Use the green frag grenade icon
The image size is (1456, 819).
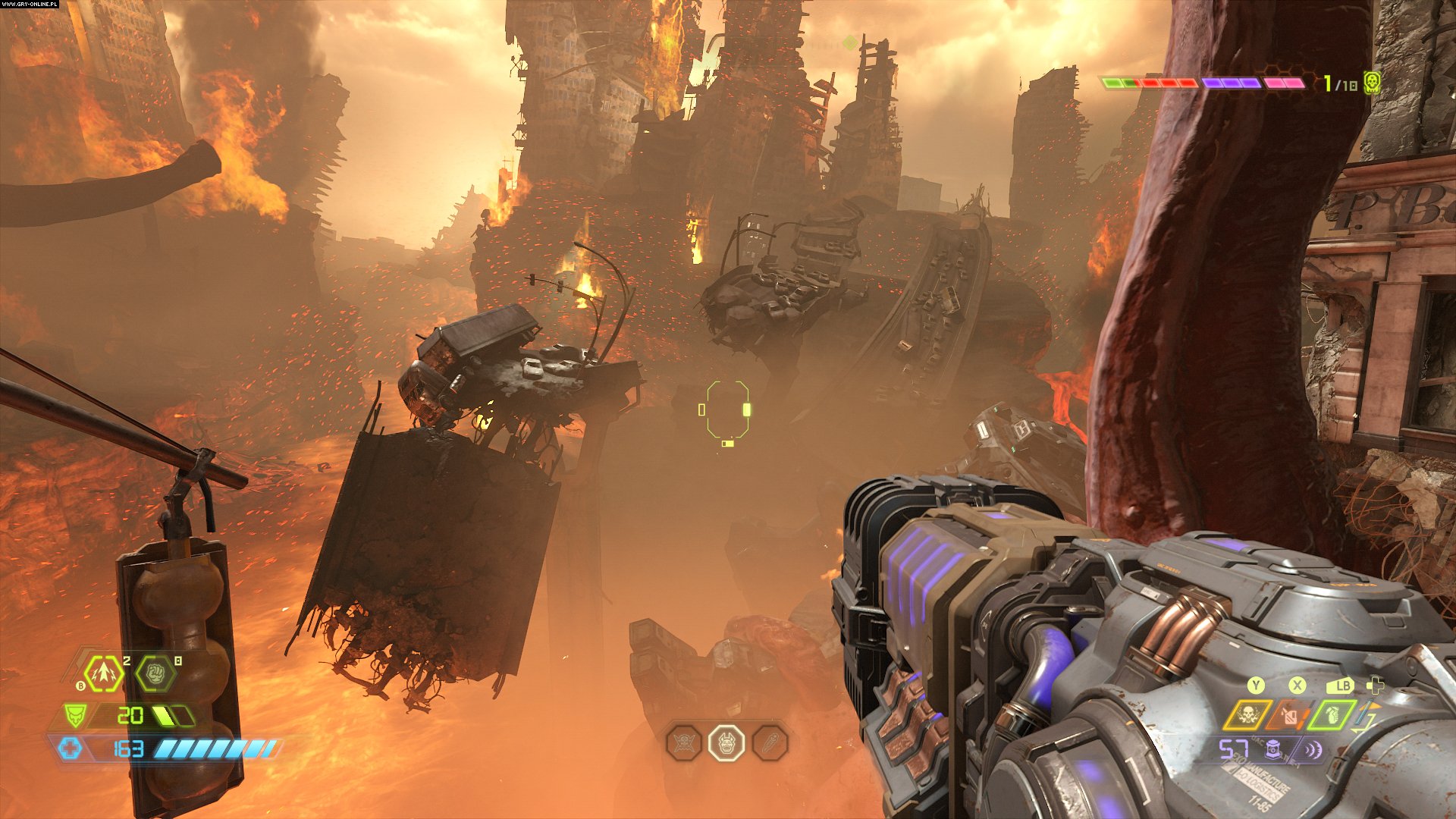tap(1332, 715)
